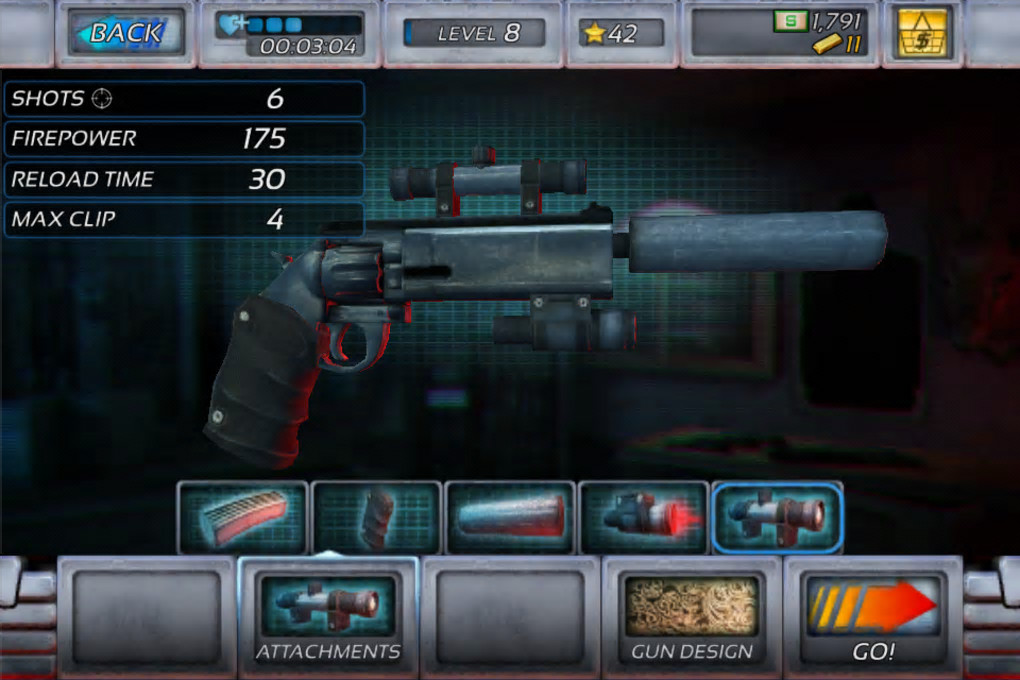
Task: Select the highlighted flashlight attachment
Action: coord(777,517)
